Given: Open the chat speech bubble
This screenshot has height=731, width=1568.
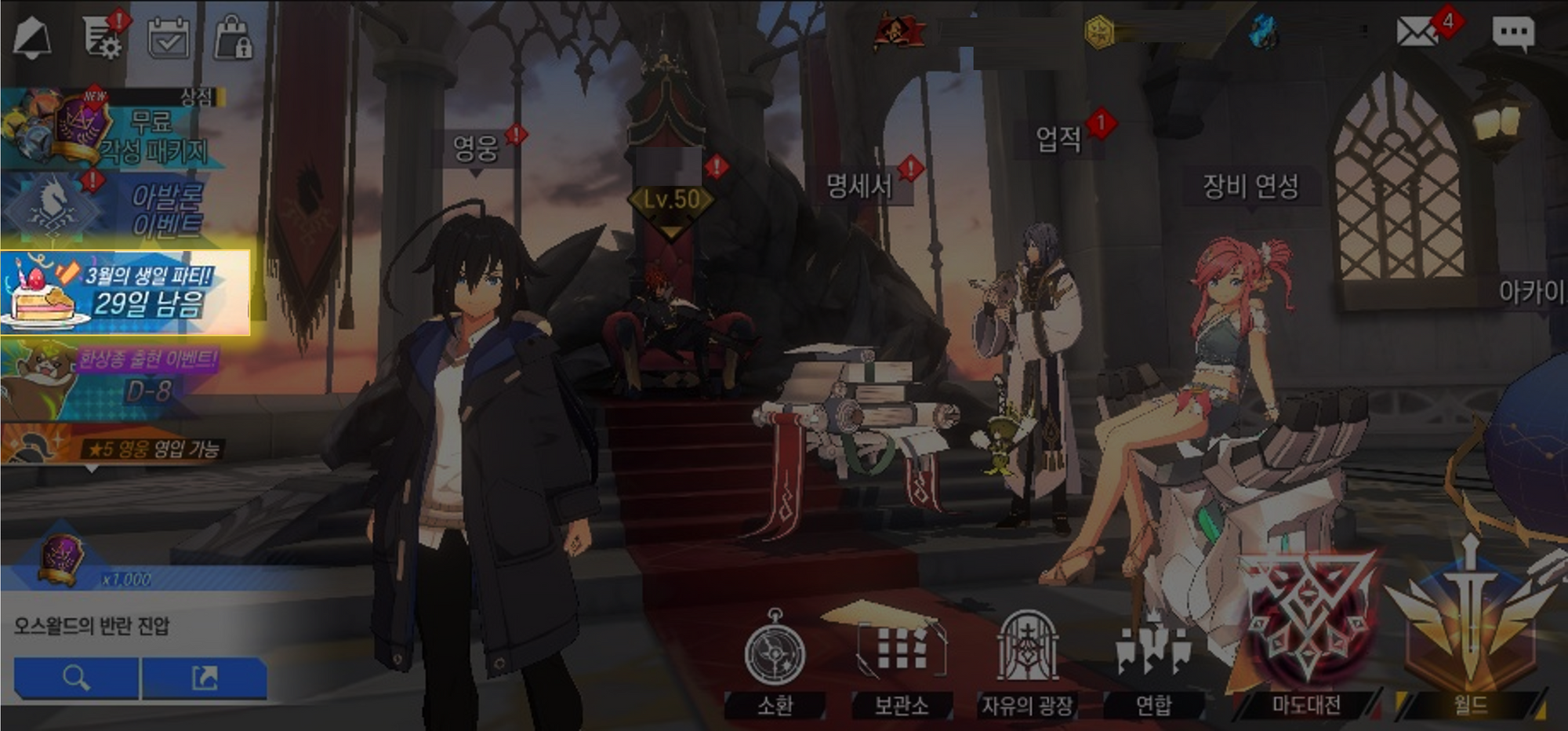Looking at the screenshot, I should click(x=1512, y=34).
